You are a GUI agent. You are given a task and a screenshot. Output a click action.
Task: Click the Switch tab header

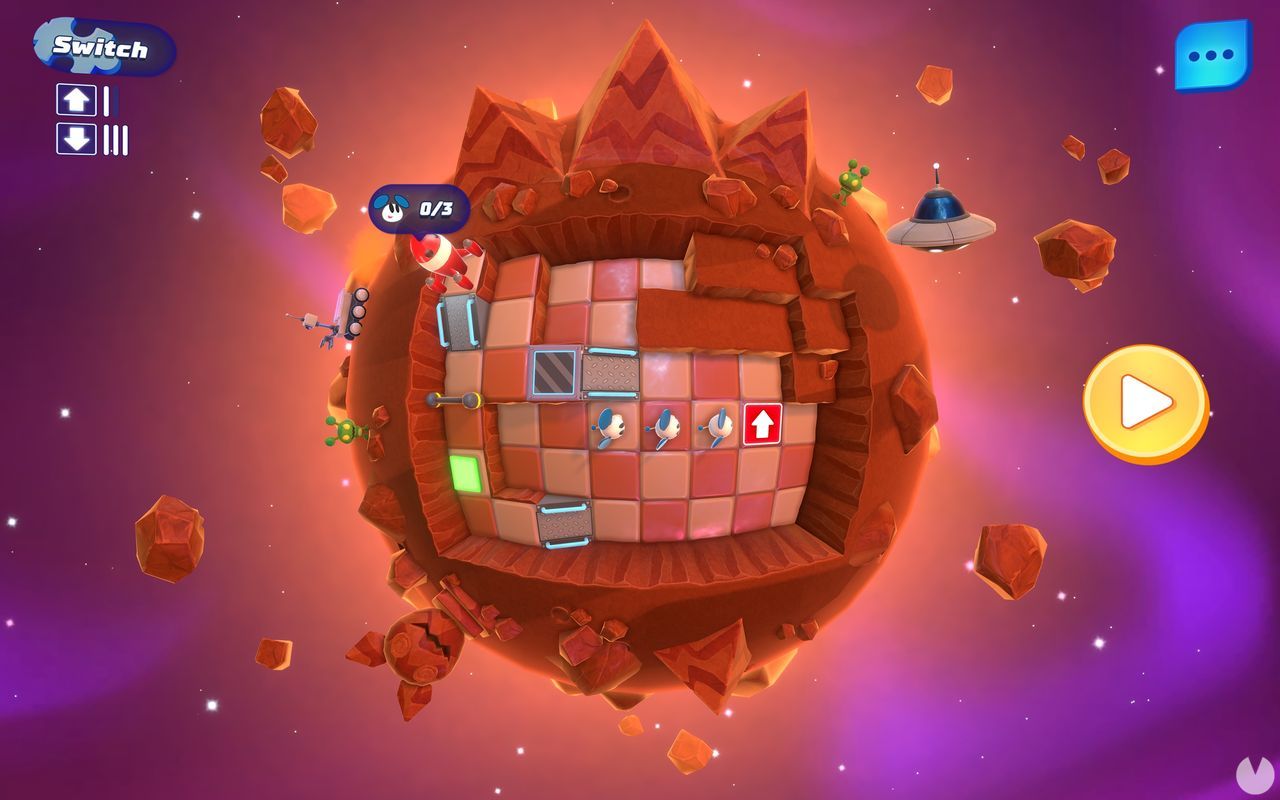coord(103,45)
